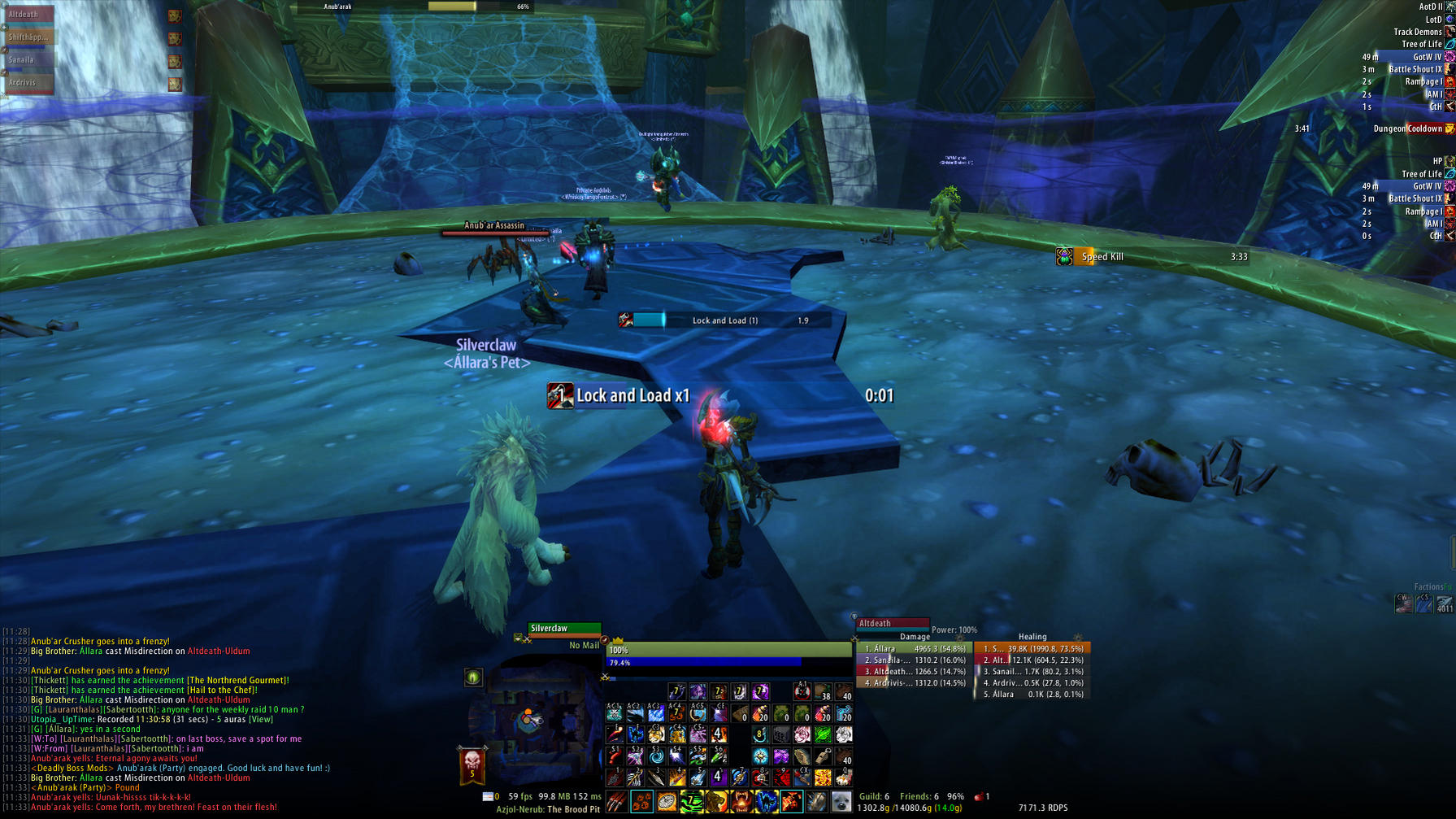
Task: Target party member Sanaila
Action: click(x=28, y=60)
